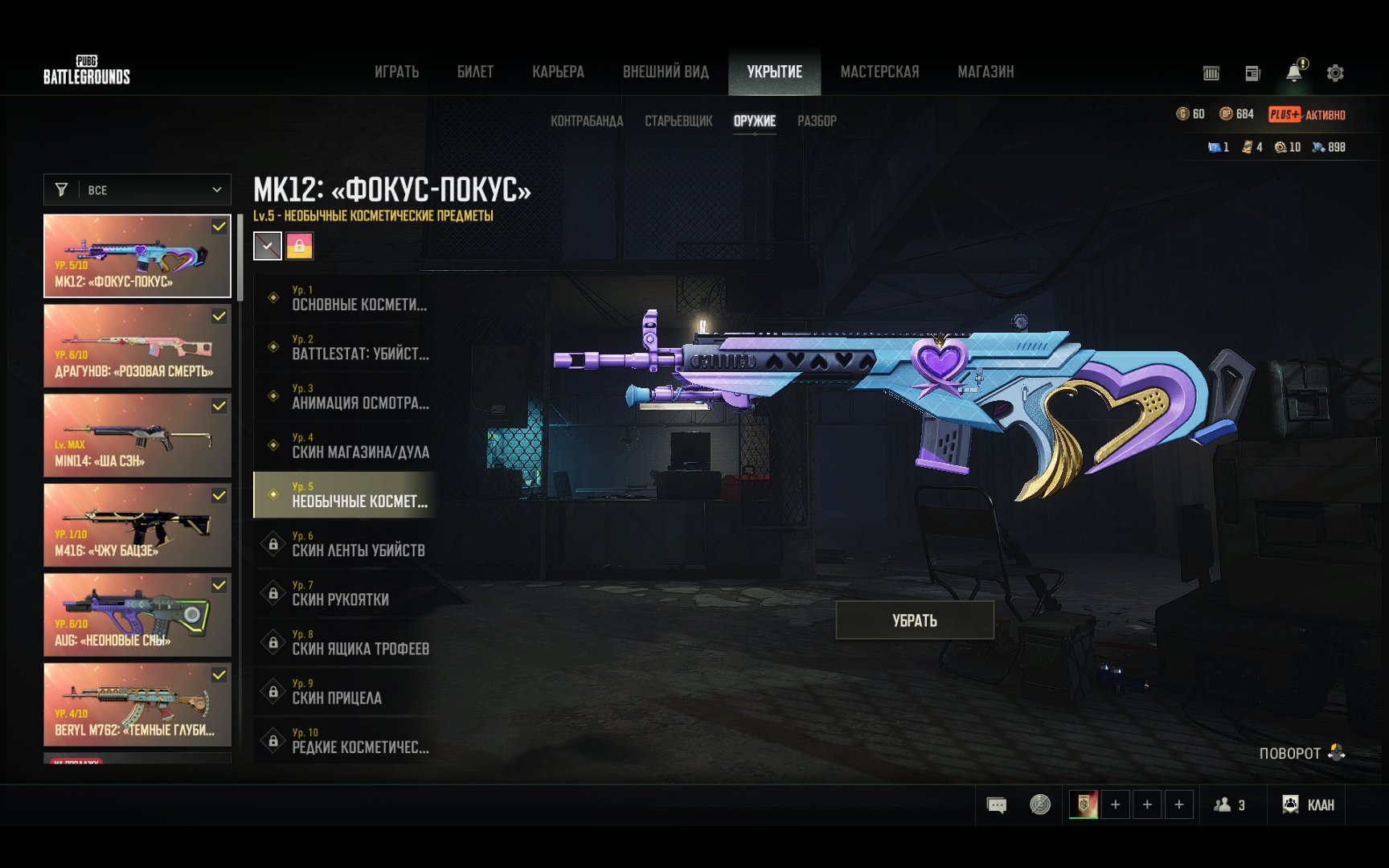Visit the МАГАЗИН tab
Image resolution: width=1389 pixels, height=868 pixels.
(x=985, y=72)
